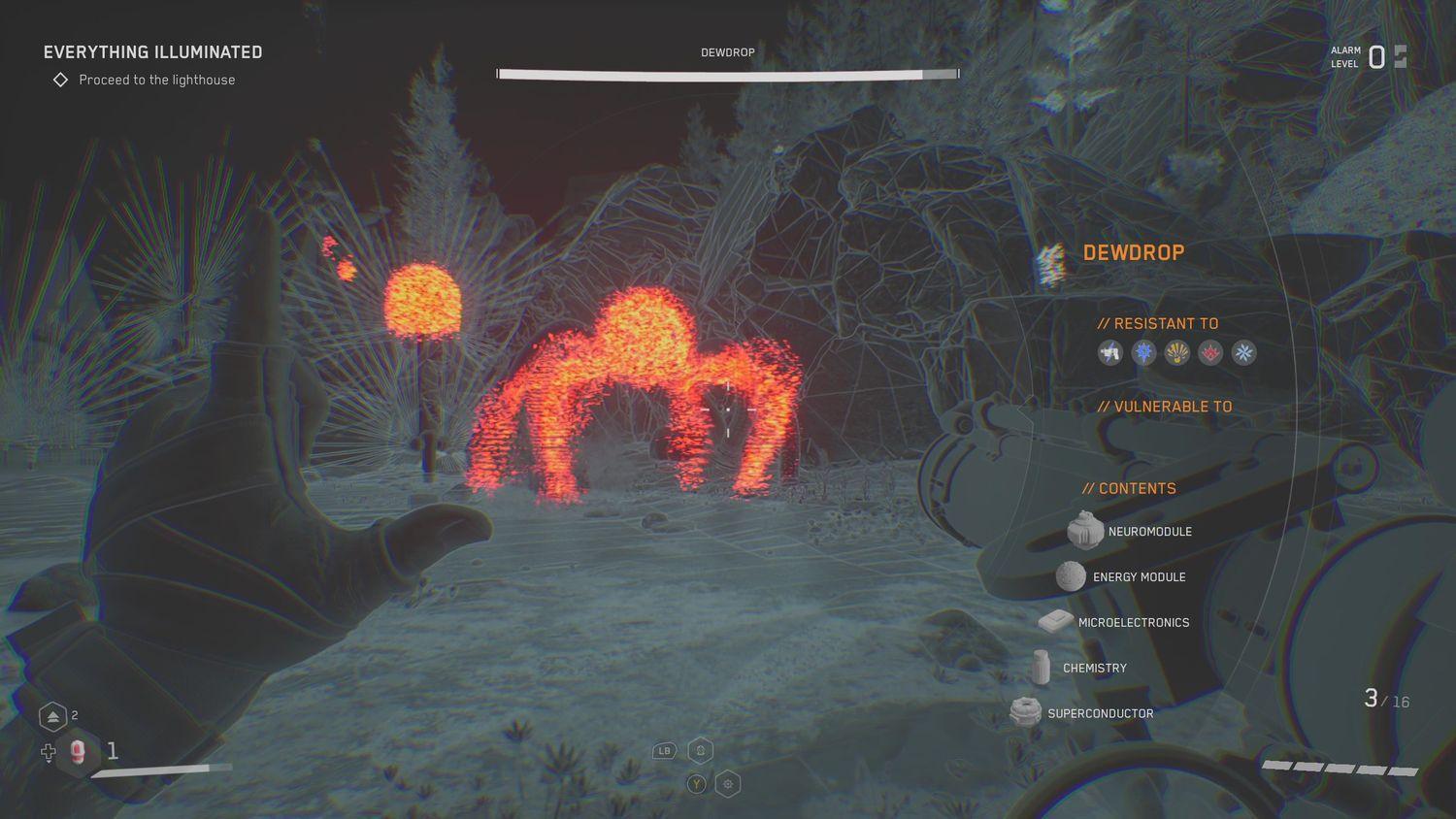Image resolution: width=1456 pixels, height=819 pixels.
Task: Select the yellow explosion resistance icon
Action: click(1177, 353)
